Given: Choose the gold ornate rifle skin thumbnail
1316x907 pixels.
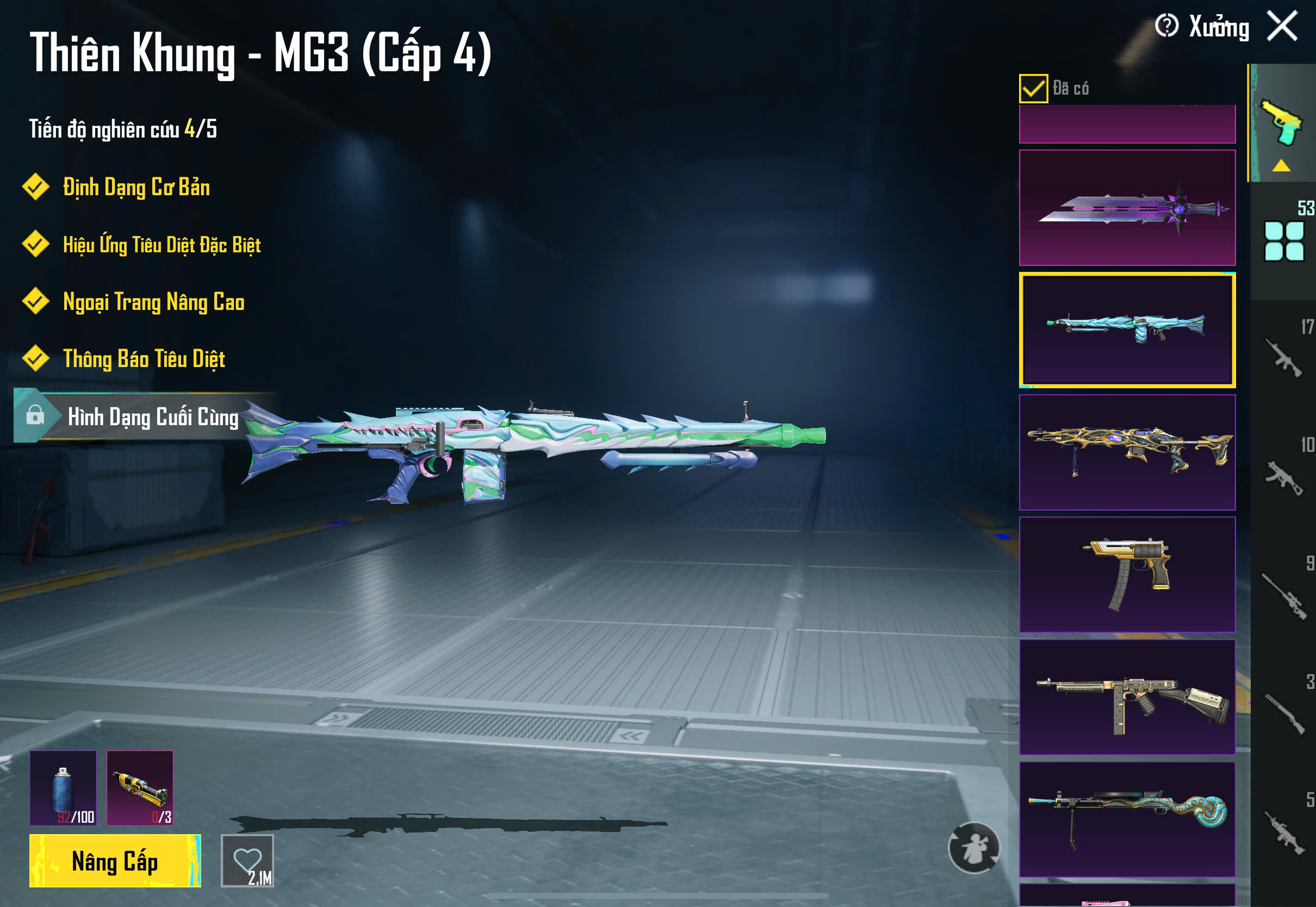Looking at the screenshot, I should coord(1127,452).
